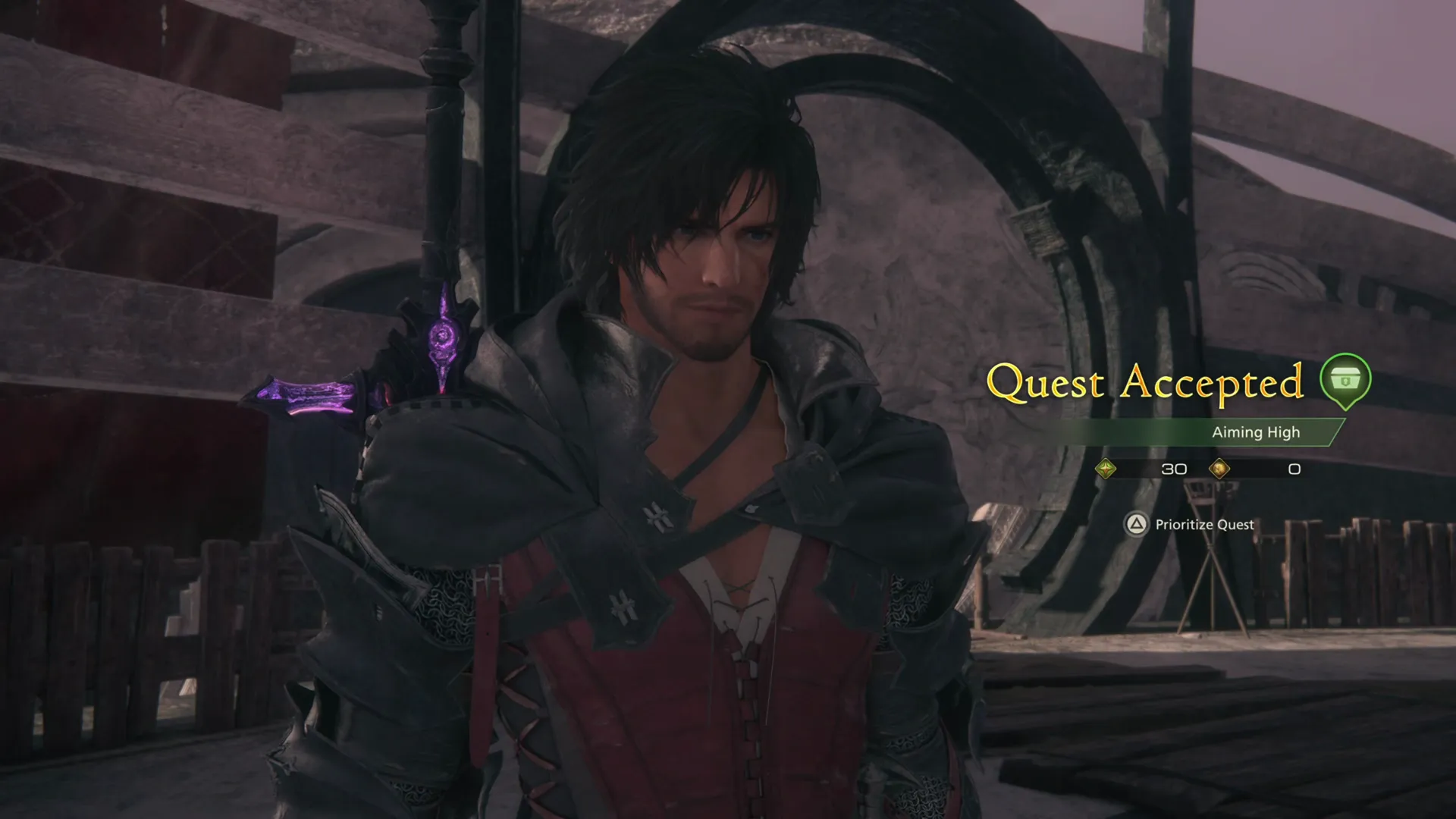
Task: Select the experience points star icon
Action: point(1106,469)
